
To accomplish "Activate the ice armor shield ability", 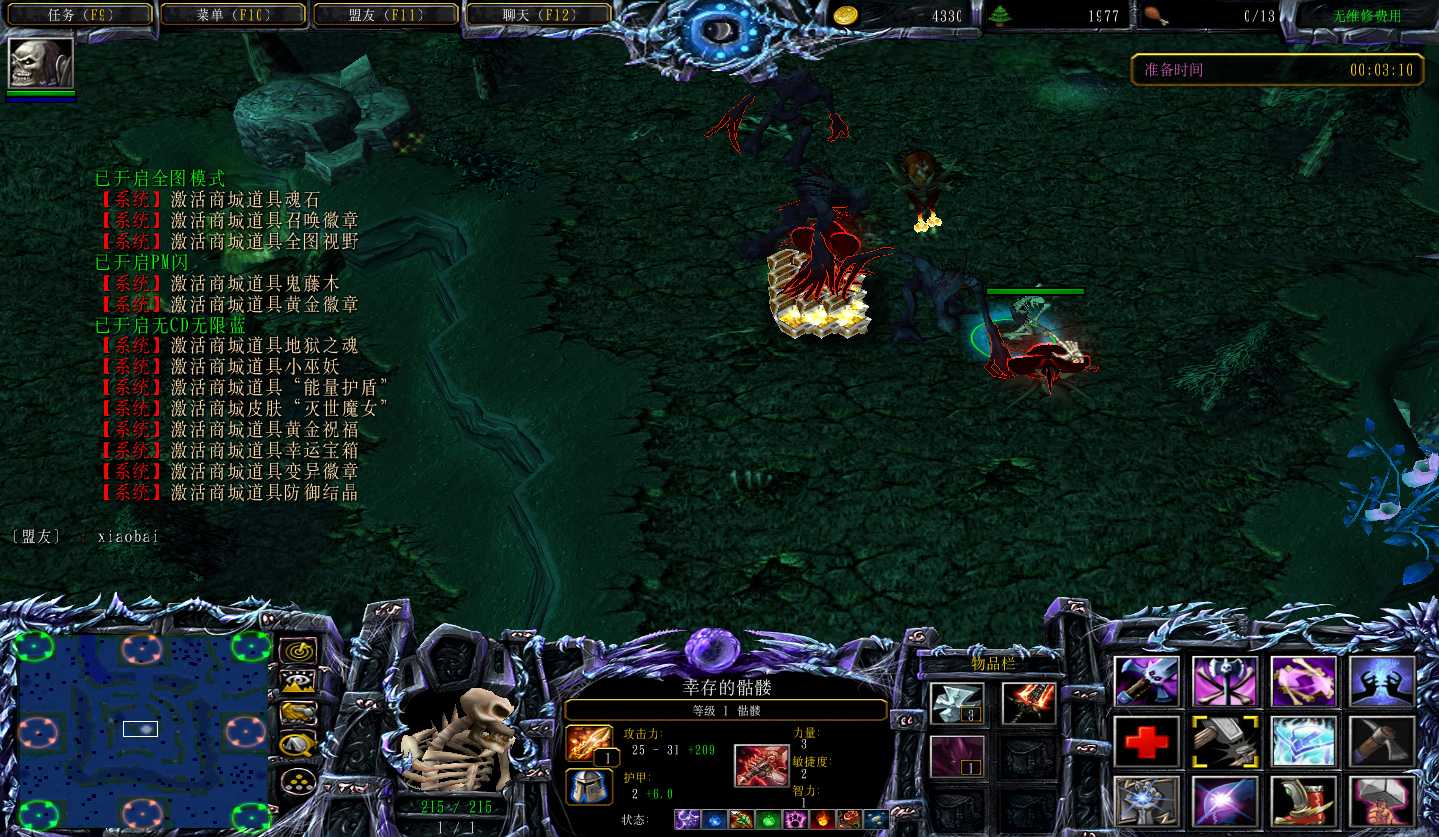I will [1303, 741].
